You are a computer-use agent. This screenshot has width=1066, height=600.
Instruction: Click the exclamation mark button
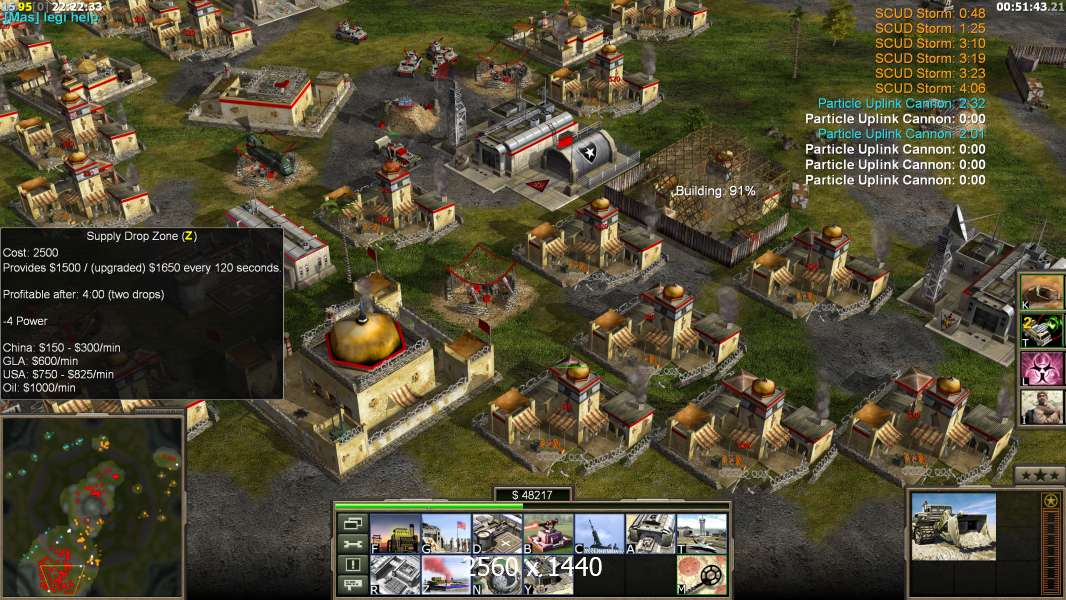click(x=352, y=565)
